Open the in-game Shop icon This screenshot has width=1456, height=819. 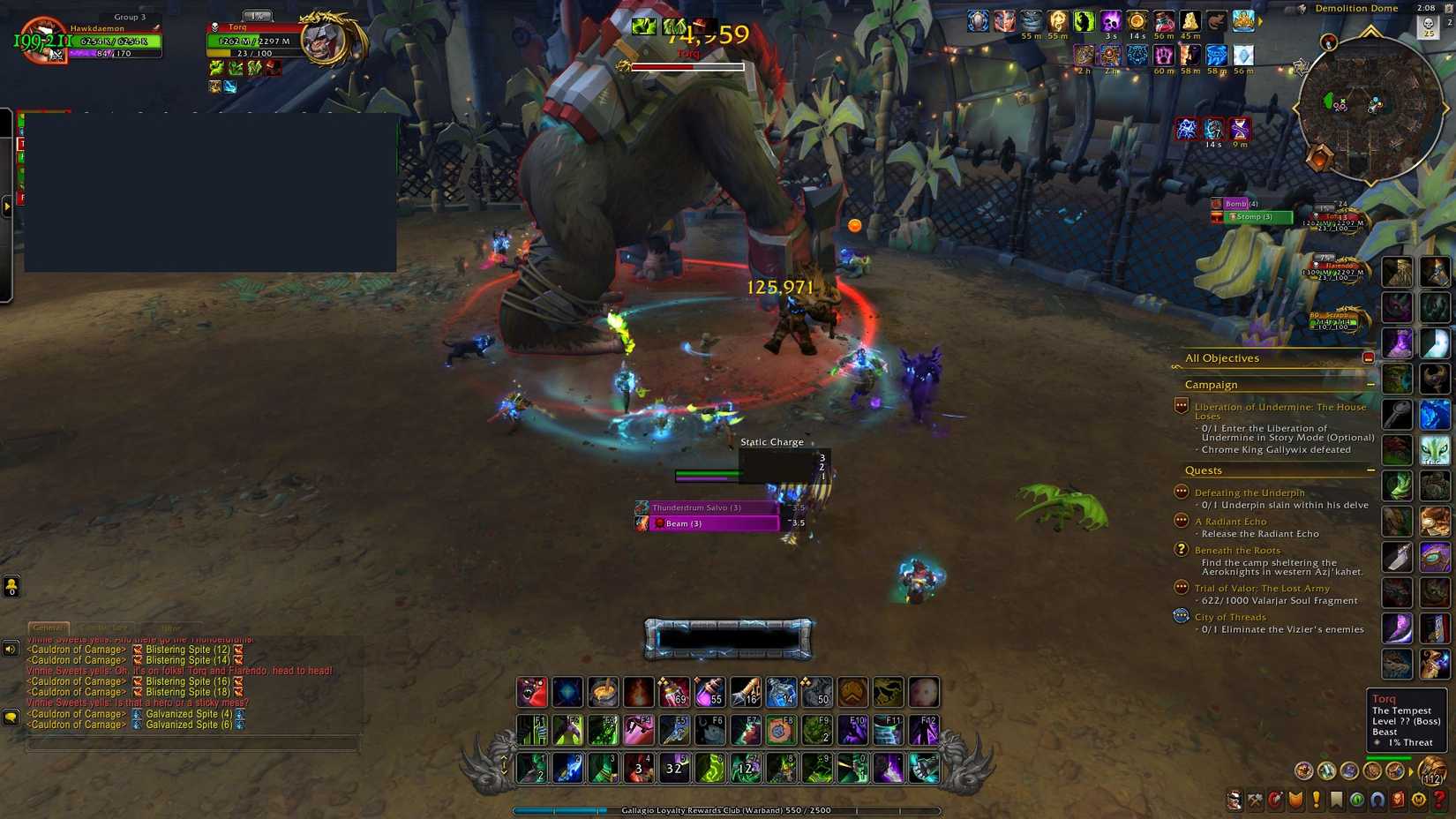coord(1420,800)
